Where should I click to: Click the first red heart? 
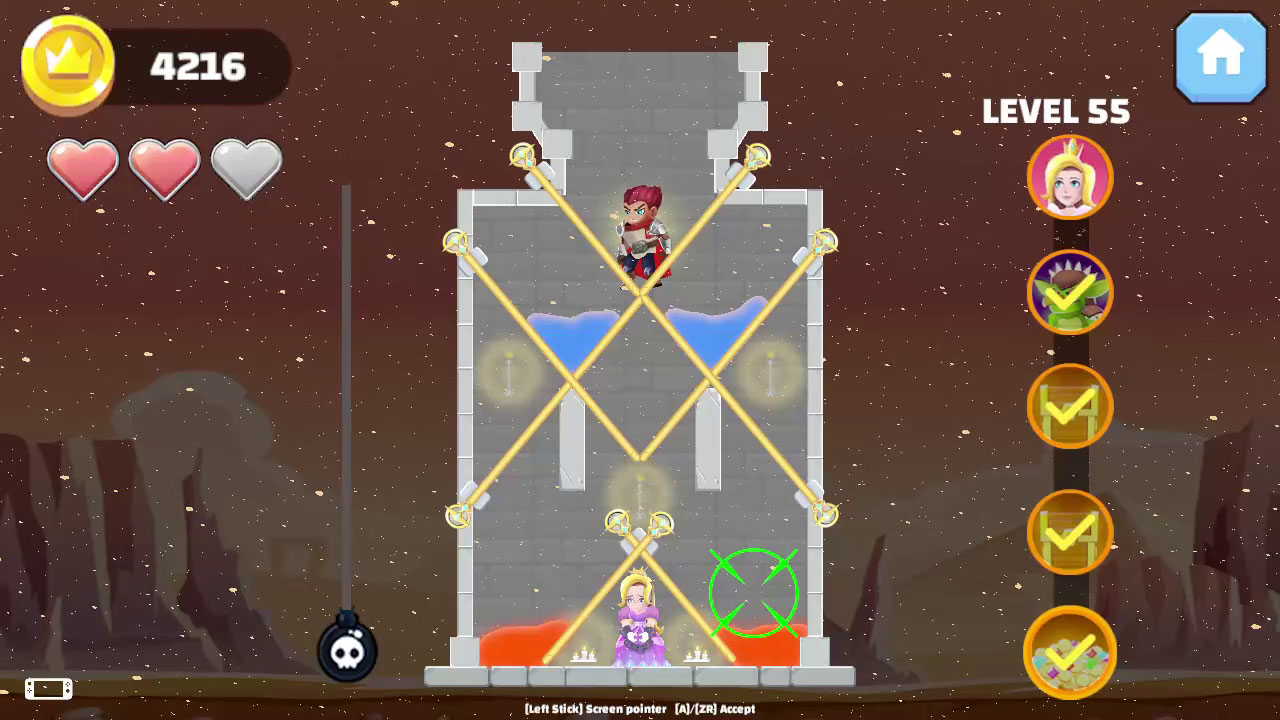pyautogui.click(x=83, y=168)
